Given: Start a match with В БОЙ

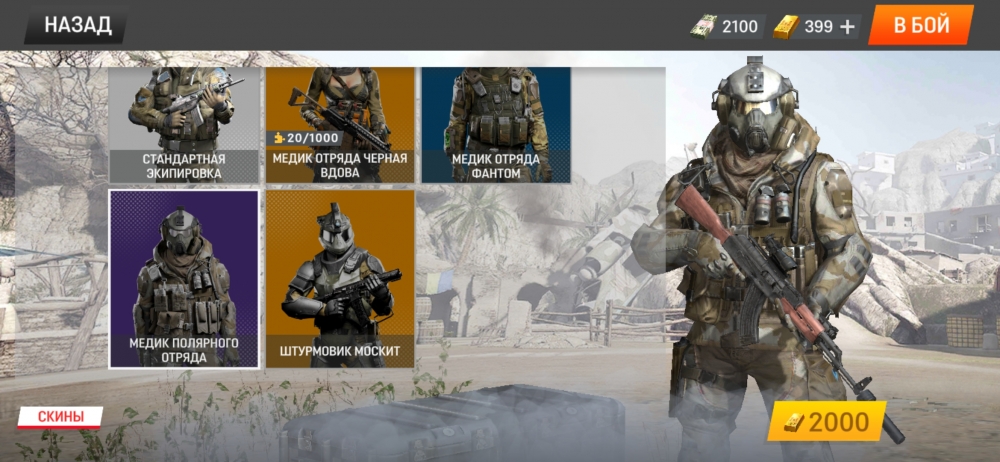Looking at the screenshot, I should (x=920, y=25).
